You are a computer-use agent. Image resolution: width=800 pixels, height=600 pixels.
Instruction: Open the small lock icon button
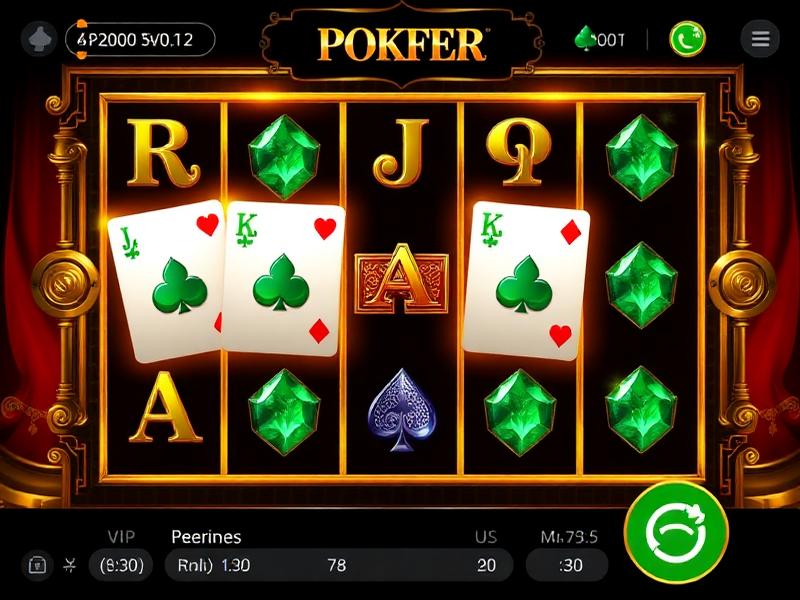pyautogui.click(x=35, y=565)
